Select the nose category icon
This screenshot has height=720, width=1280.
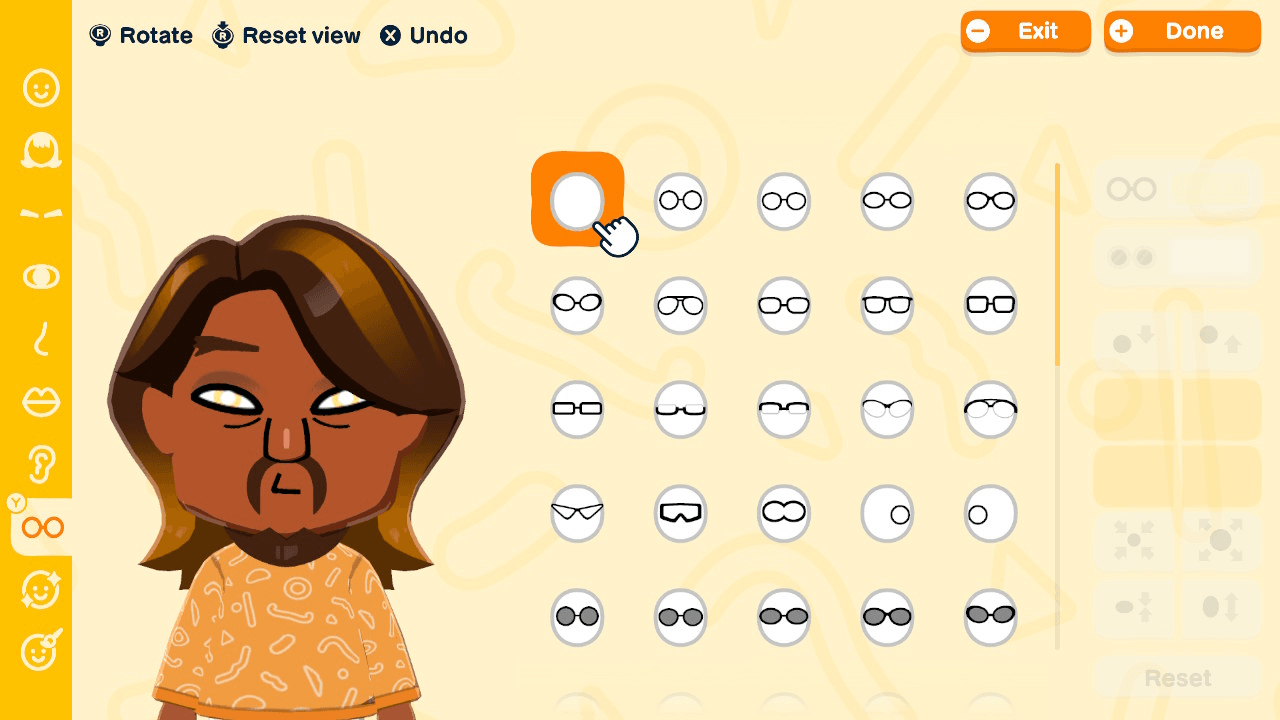tap(40, 340)
